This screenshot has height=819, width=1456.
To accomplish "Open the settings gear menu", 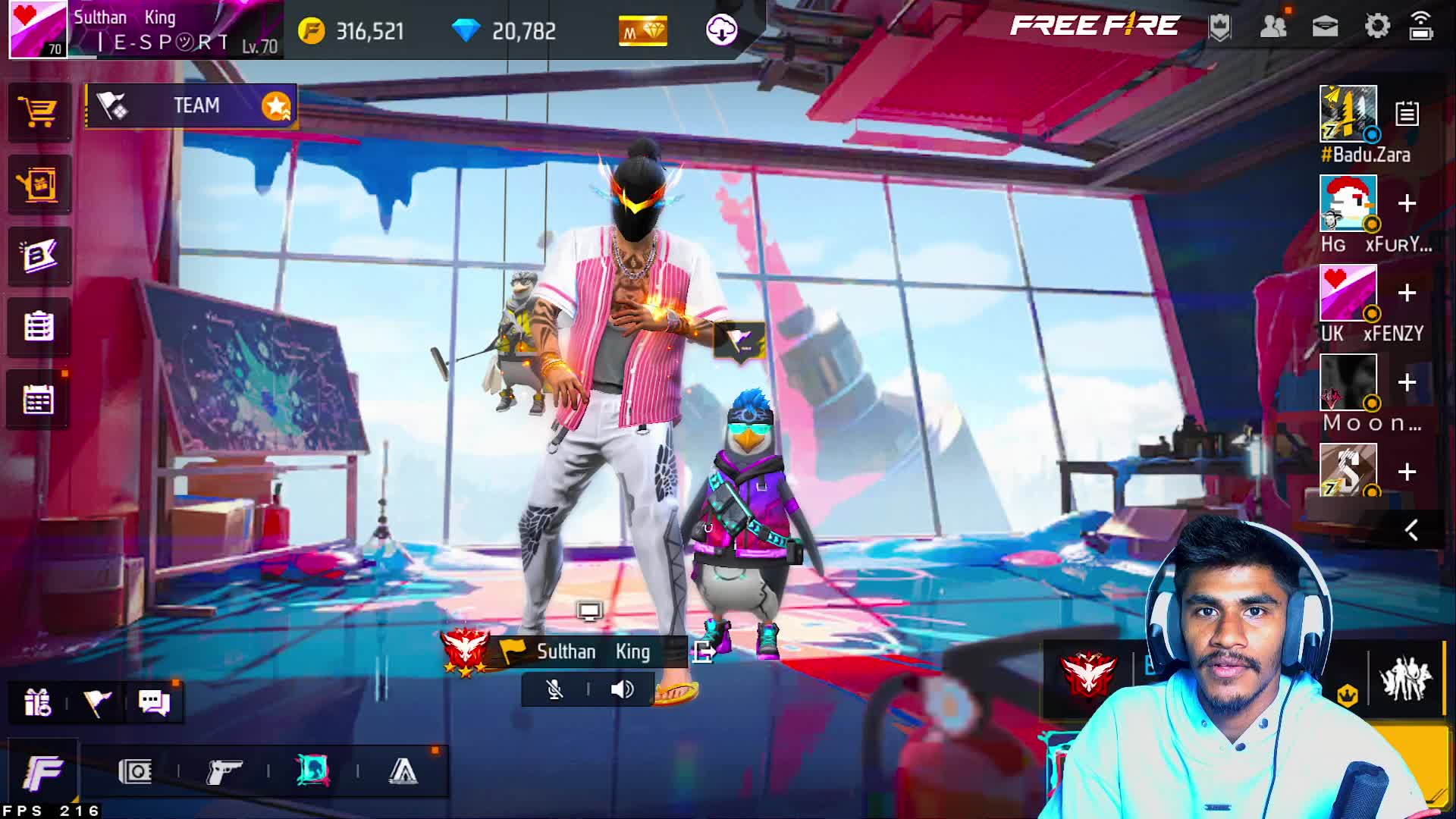I will (1377, 27).
